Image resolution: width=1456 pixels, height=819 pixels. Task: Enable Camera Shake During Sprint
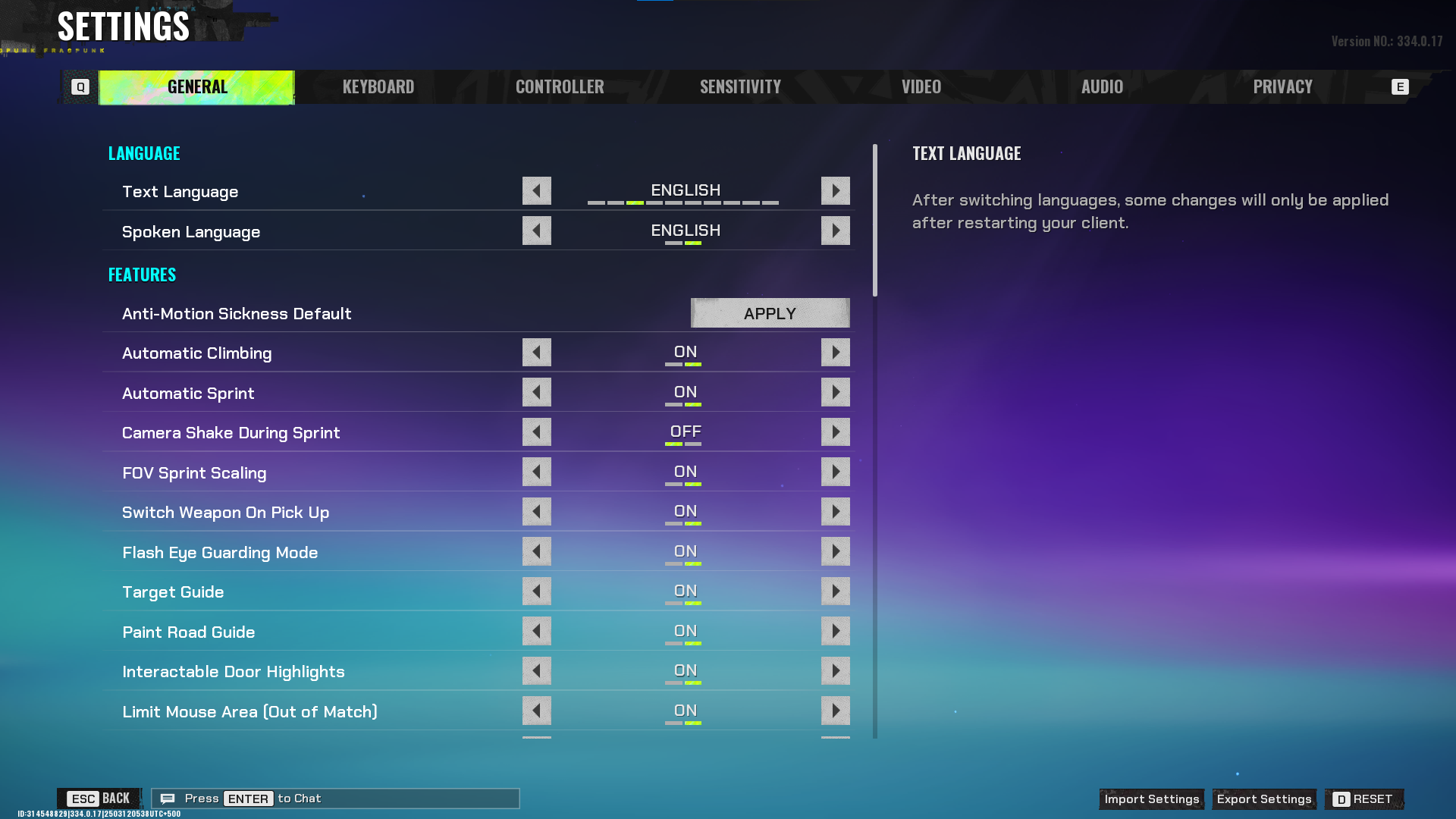(x=835, y=431)
